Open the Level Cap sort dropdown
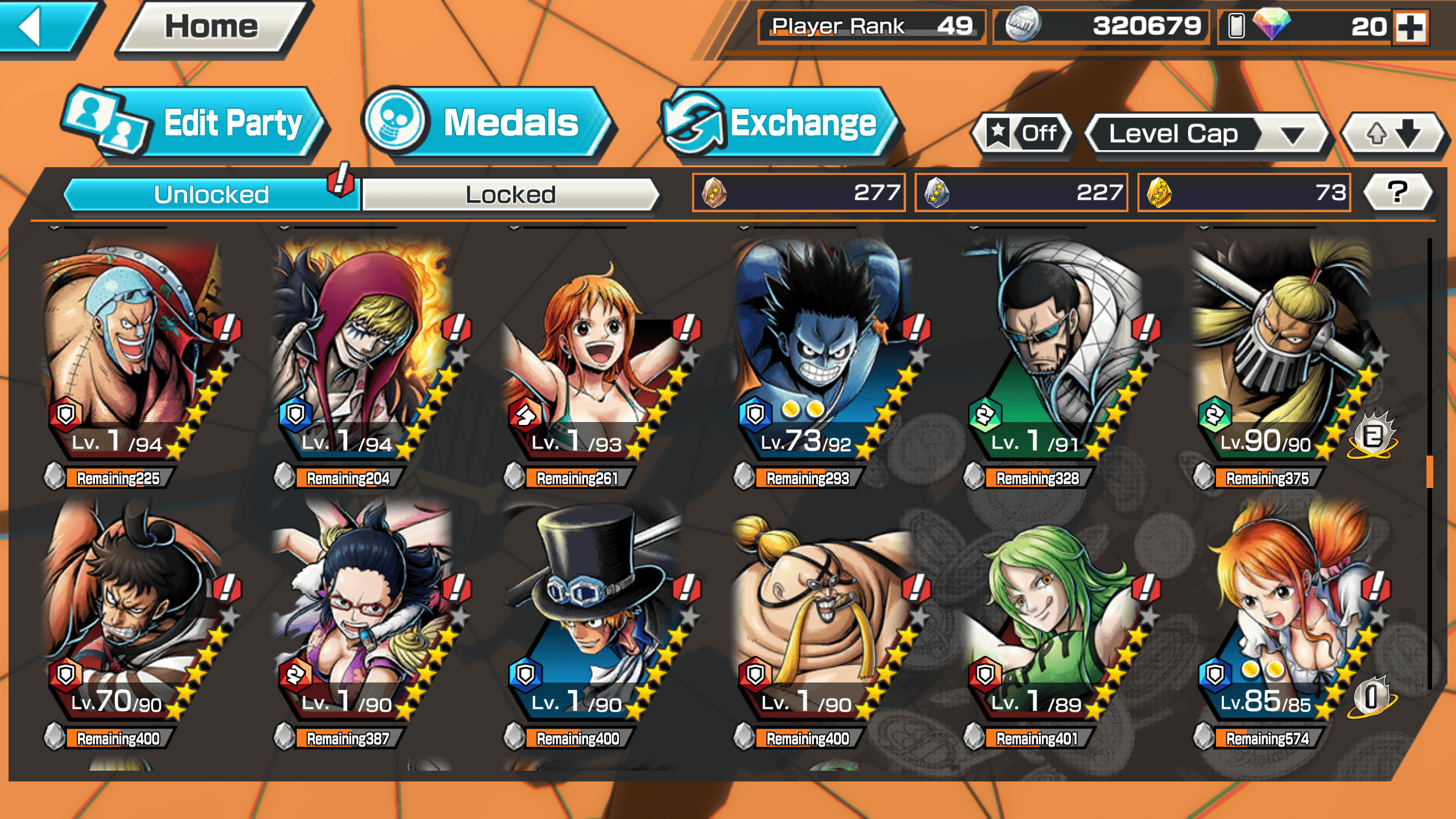 pos(1206,134)
